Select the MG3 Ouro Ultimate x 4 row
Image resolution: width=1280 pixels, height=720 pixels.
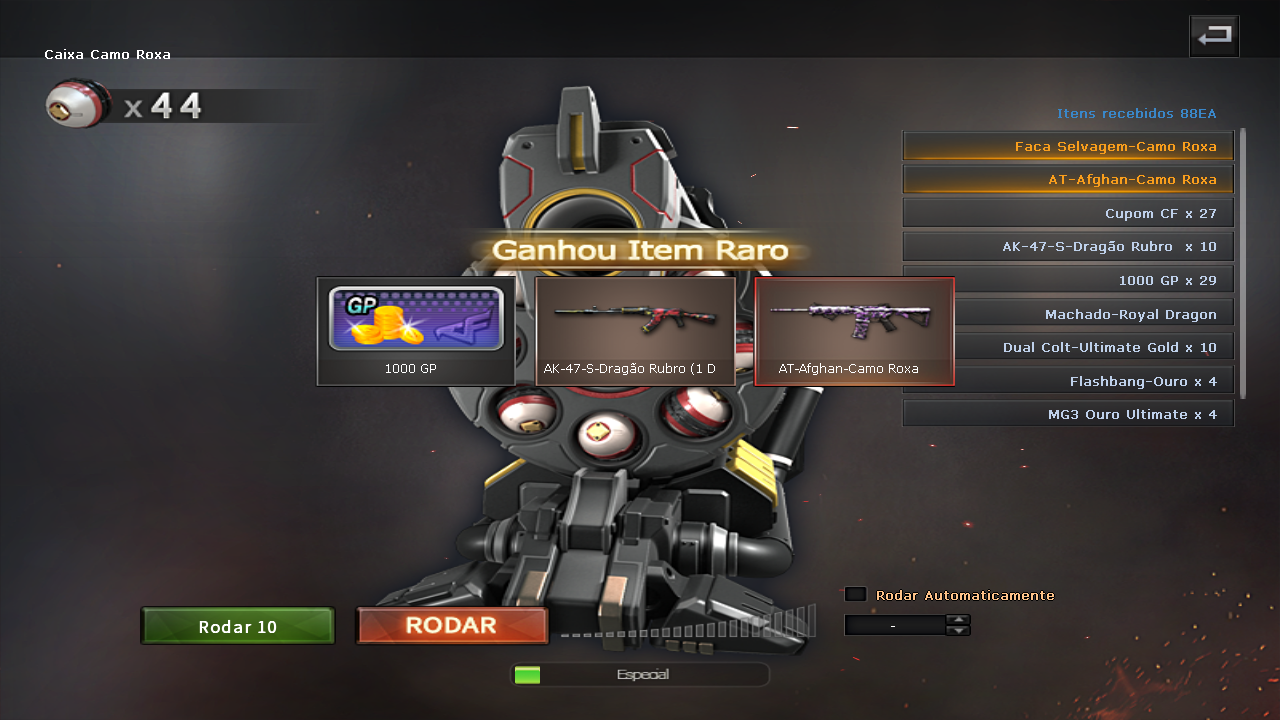click(x=1068, y=414)
